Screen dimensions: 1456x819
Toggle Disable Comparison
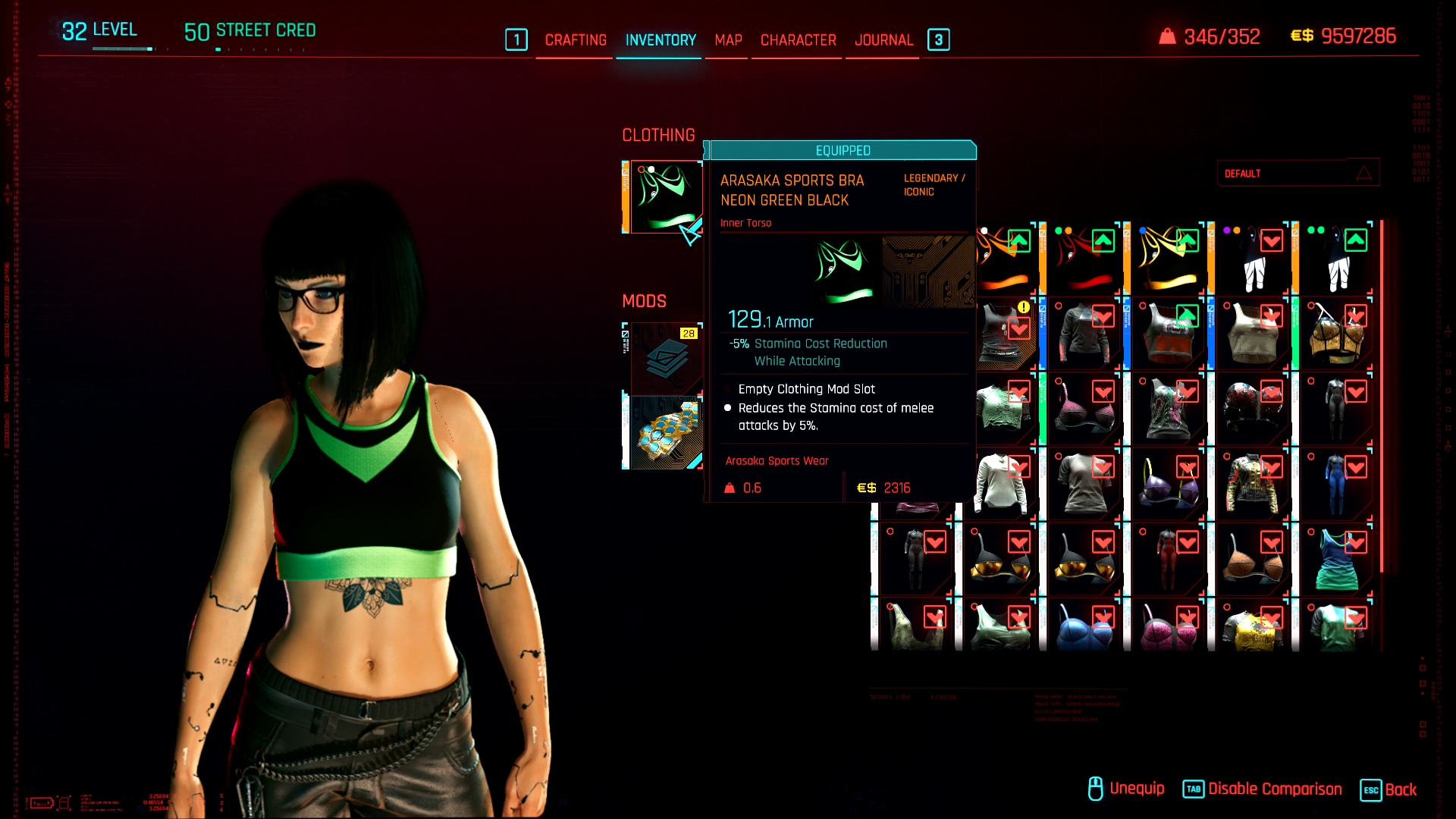(1263, 789)
